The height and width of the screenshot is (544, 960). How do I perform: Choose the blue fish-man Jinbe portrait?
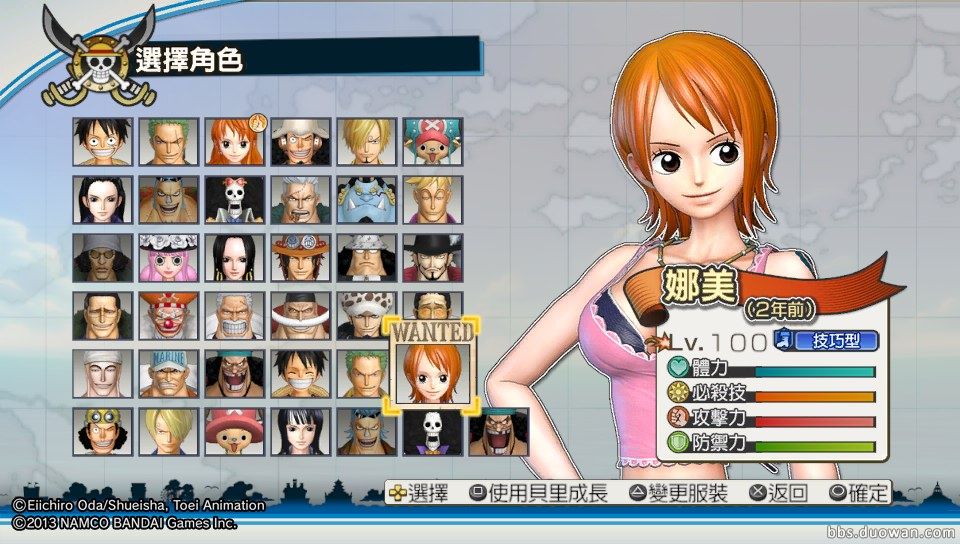click(365, 200)
